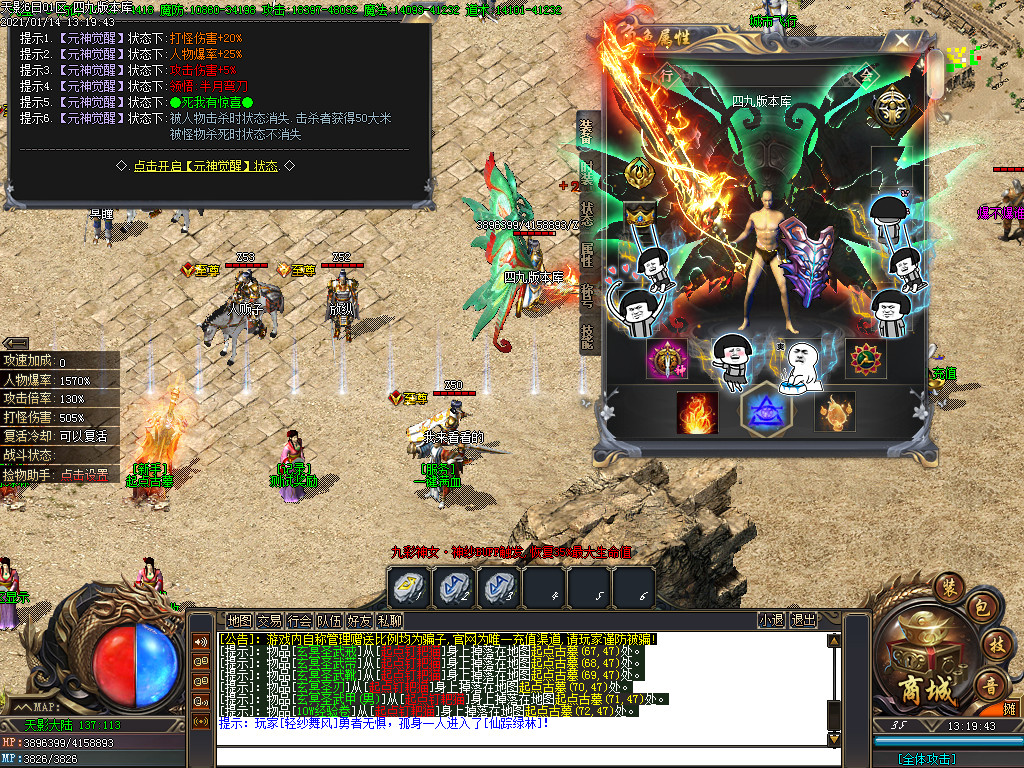The height and width of the screenshot is (768, 1024).
Task: Click the 小退 logout button
Action: click(771, 620)
